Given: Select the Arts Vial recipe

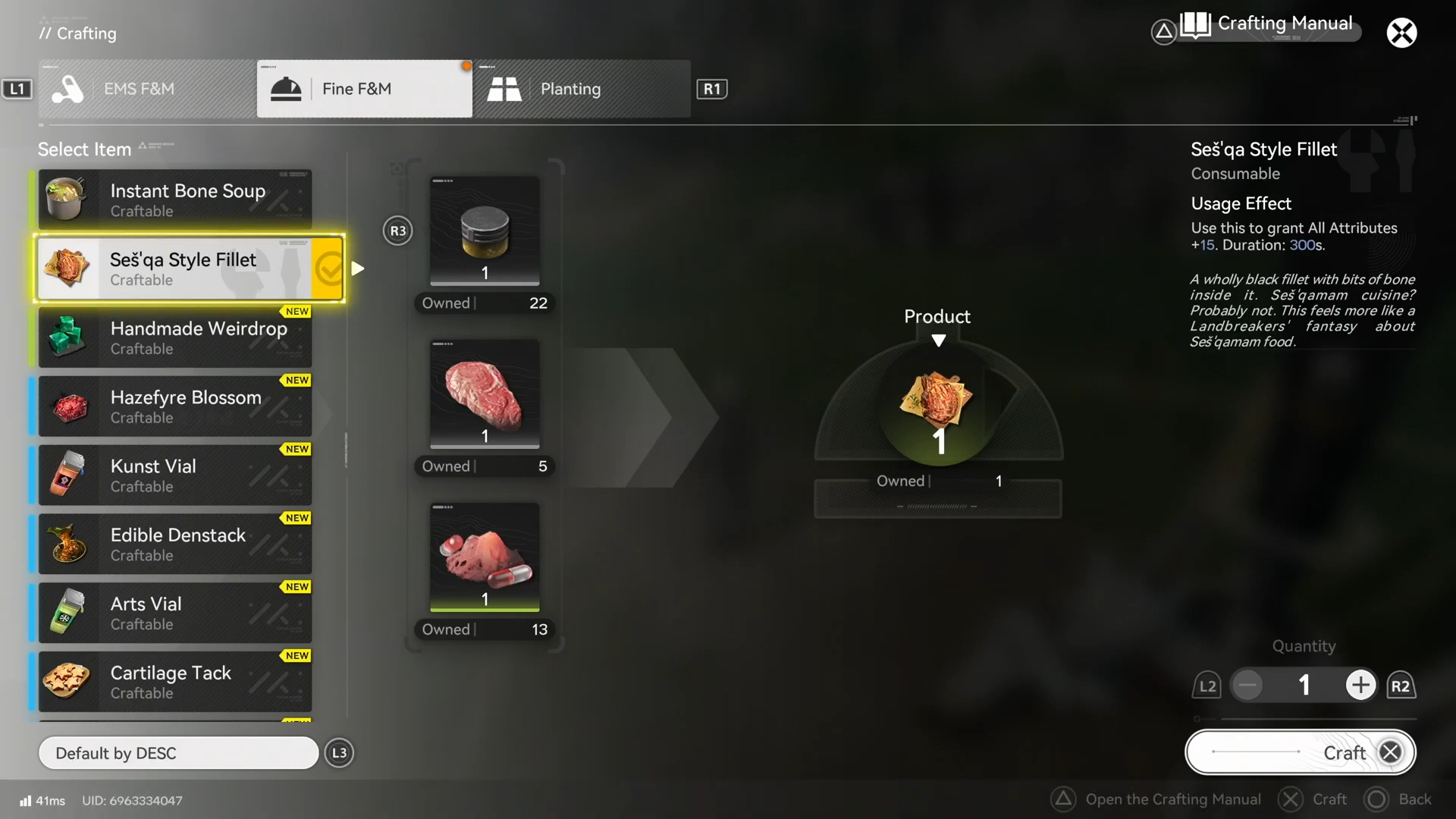Looking at the screenshot, I should (x=175, y=613).
